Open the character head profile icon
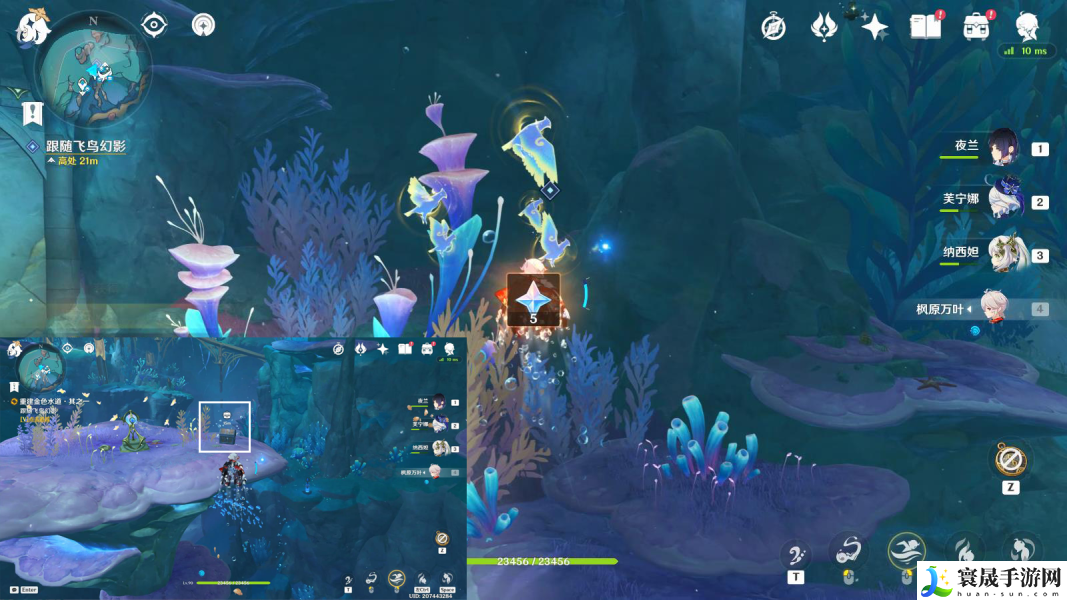This screenshot has width=1067, height=600. (x=1027, y=27)
